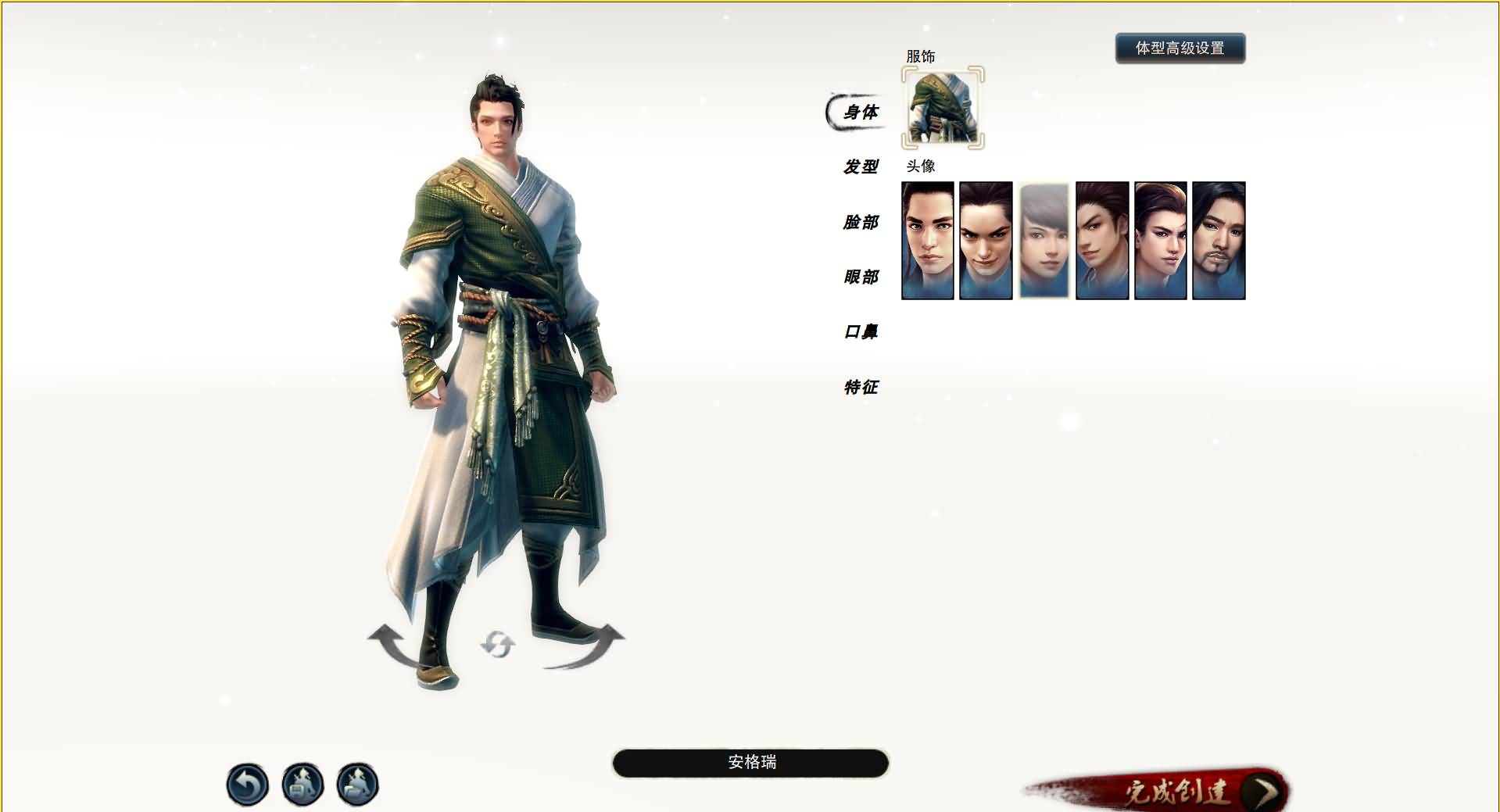Click the name field showing 安格瑞
Viewport: 1500px width, 812px height.
[750, 763]
